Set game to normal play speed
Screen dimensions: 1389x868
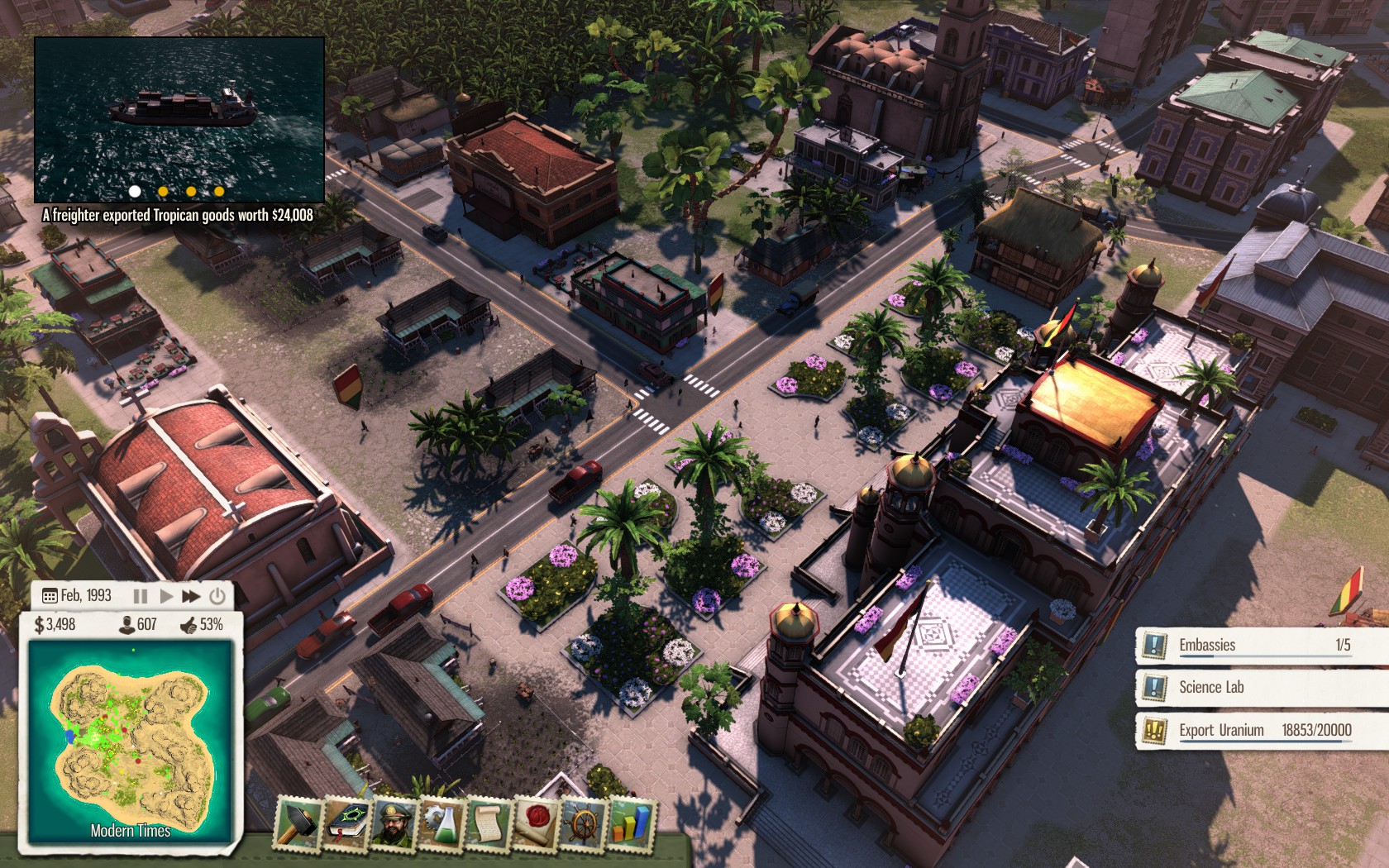pyautogui.click(x=165, y=596)
